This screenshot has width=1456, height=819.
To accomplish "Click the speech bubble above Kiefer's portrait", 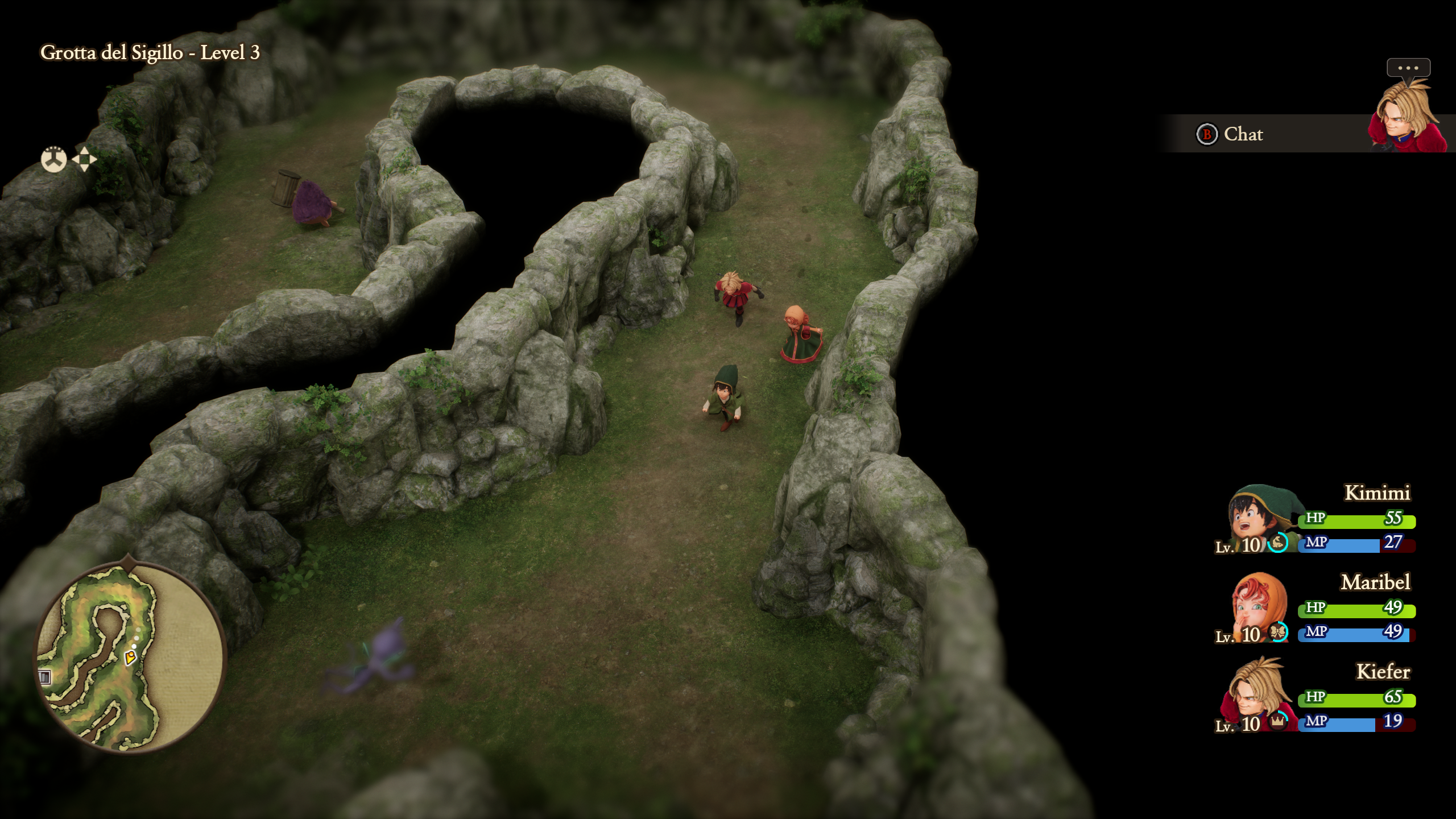I will pos(1408,68).
